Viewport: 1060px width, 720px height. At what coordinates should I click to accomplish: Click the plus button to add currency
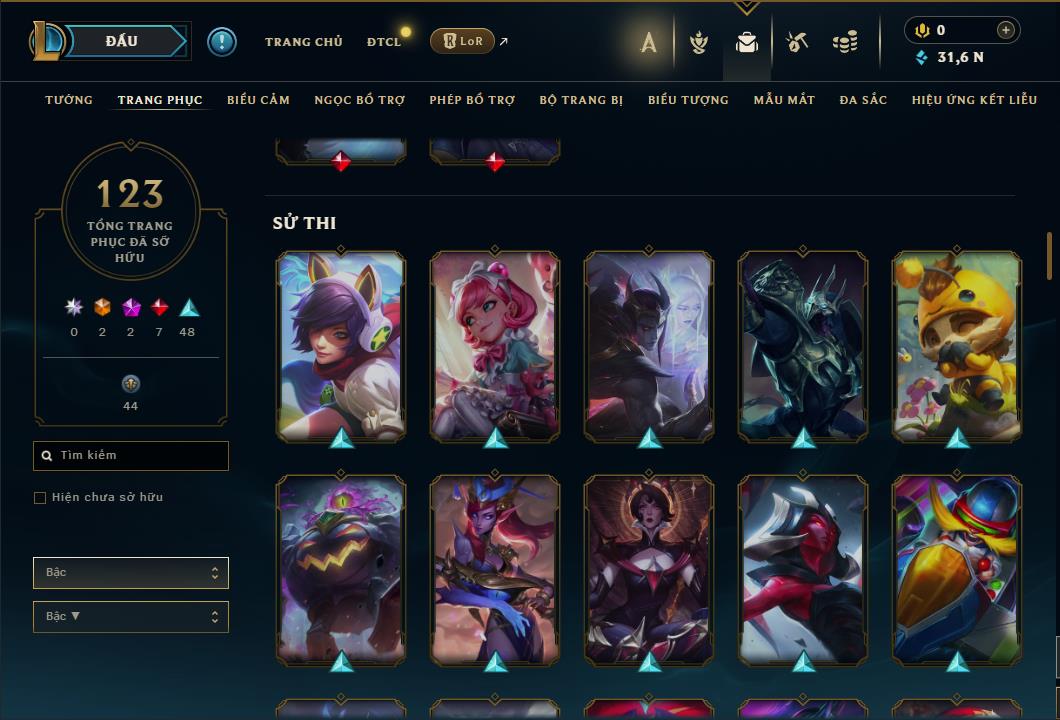coord(1006,30)
